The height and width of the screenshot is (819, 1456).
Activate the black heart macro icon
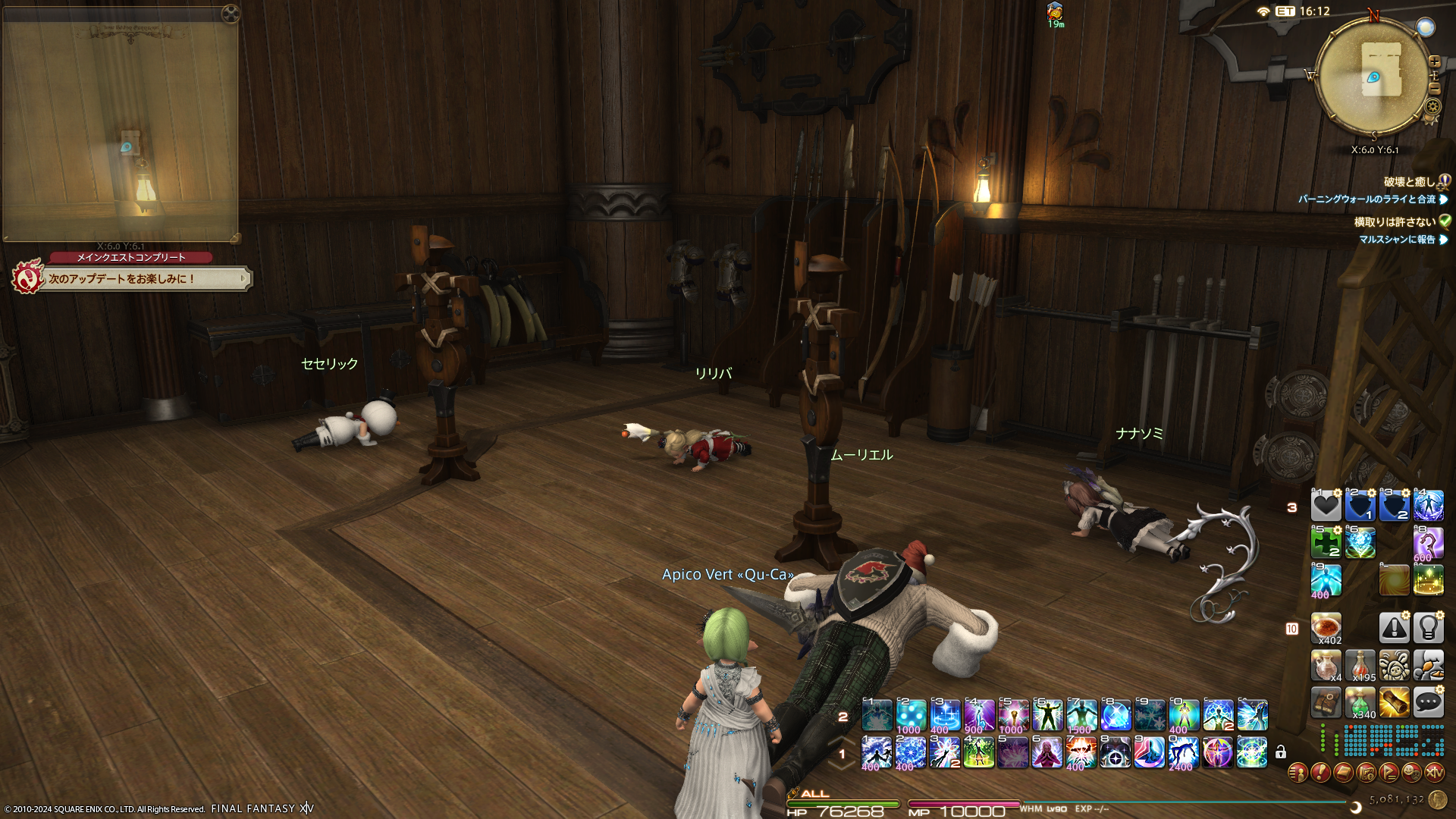pyautogui.click(x=1326, y=506)
